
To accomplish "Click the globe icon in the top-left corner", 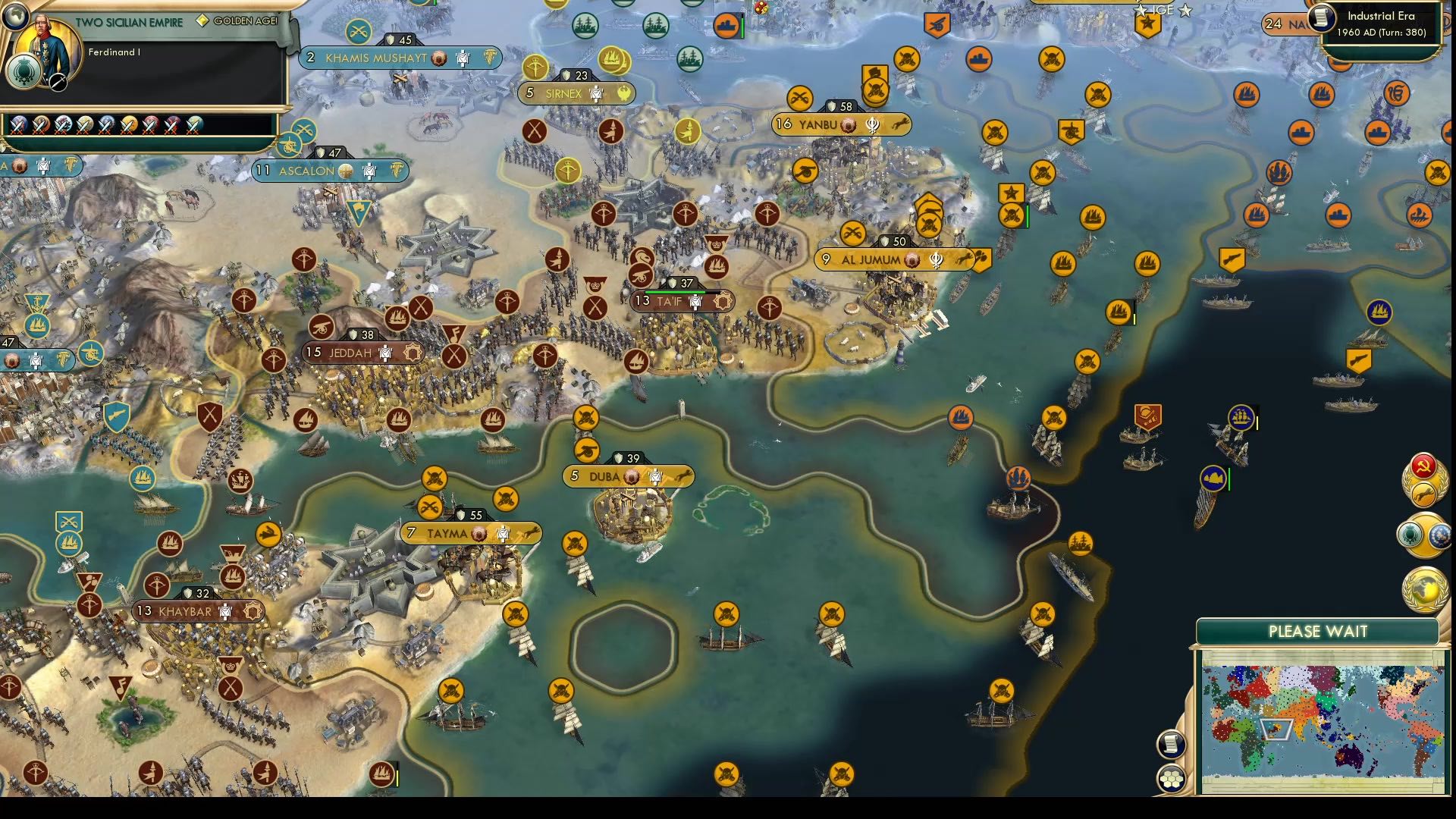I will click(17, 17).
